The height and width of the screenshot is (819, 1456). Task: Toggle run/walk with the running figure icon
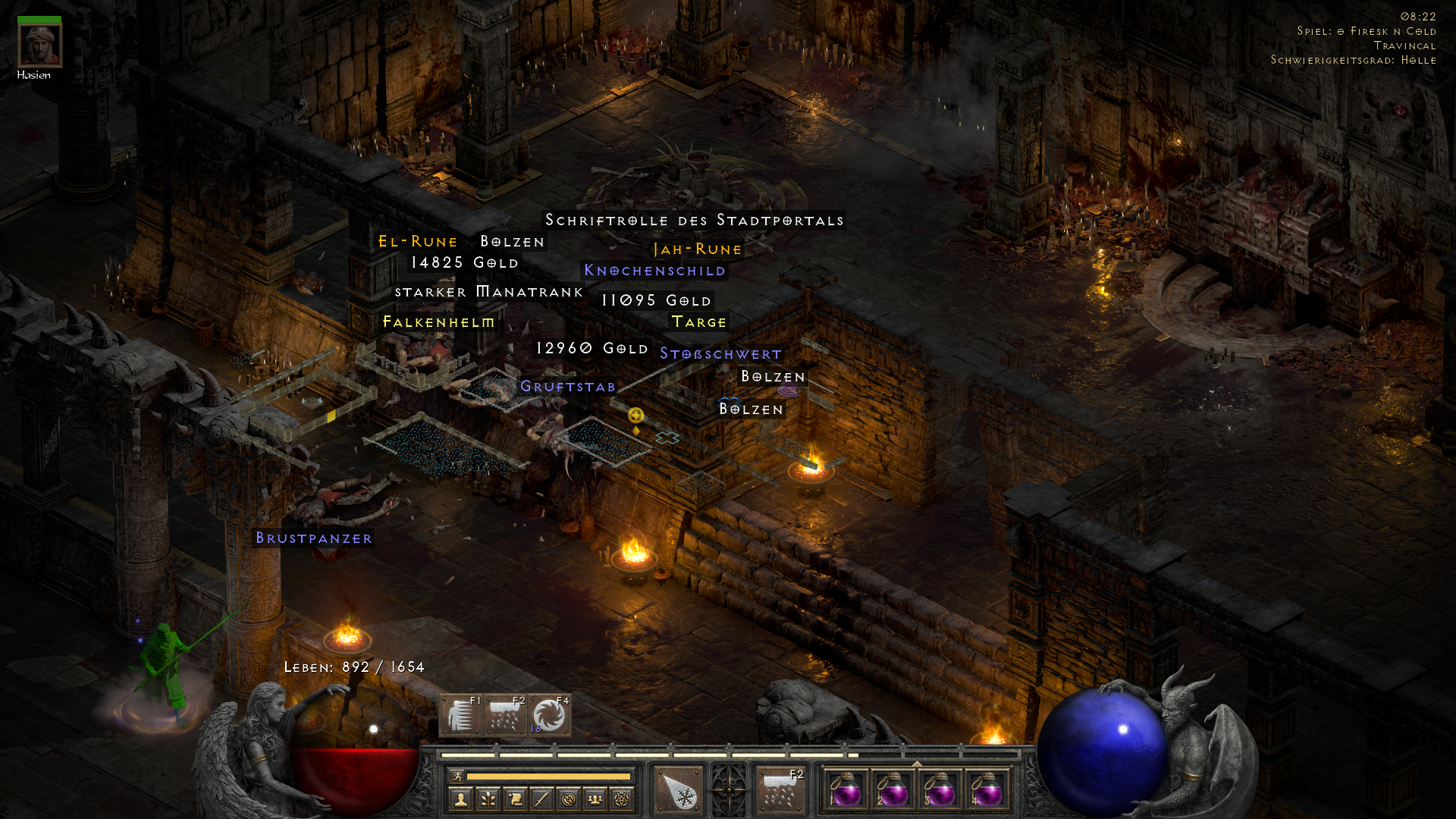point(458,777)
